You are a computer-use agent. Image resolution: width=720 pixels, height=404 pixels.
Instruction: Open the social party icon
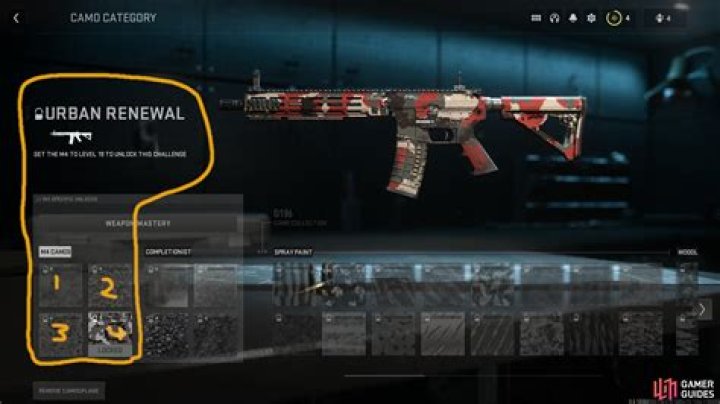pos(657,17)
